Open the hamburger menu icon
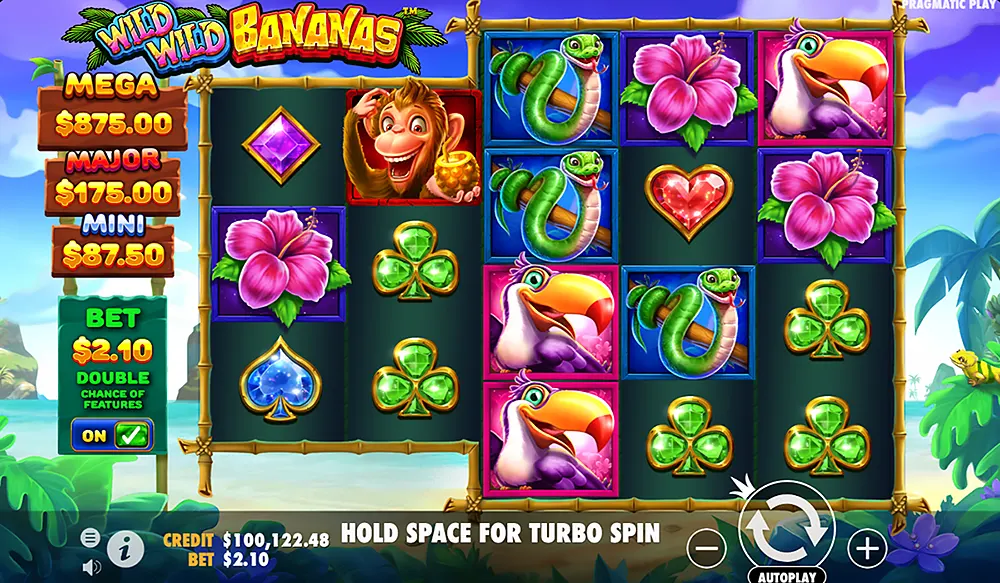This screenshot has height=583, width=1000. [90, 538]
